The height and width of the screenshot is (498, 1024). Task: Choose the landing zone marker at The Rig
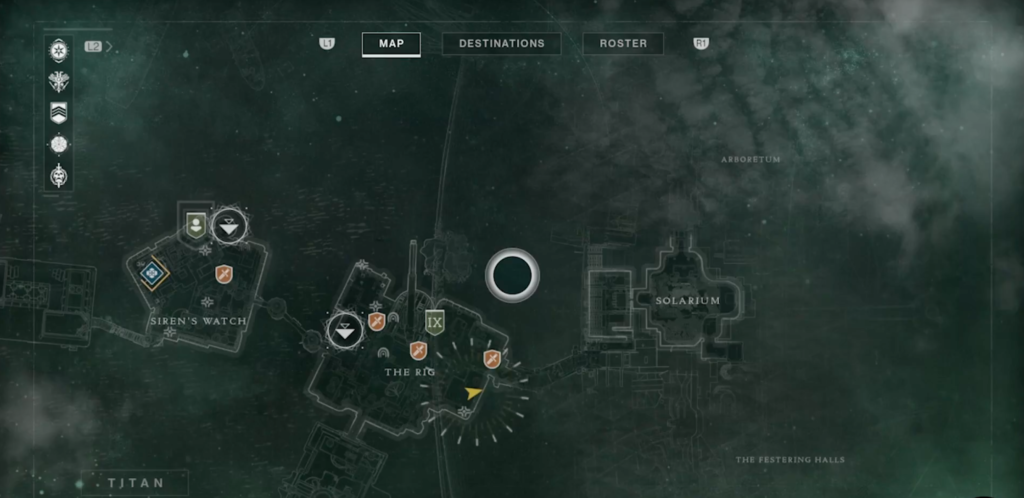[x=345, y=329]
